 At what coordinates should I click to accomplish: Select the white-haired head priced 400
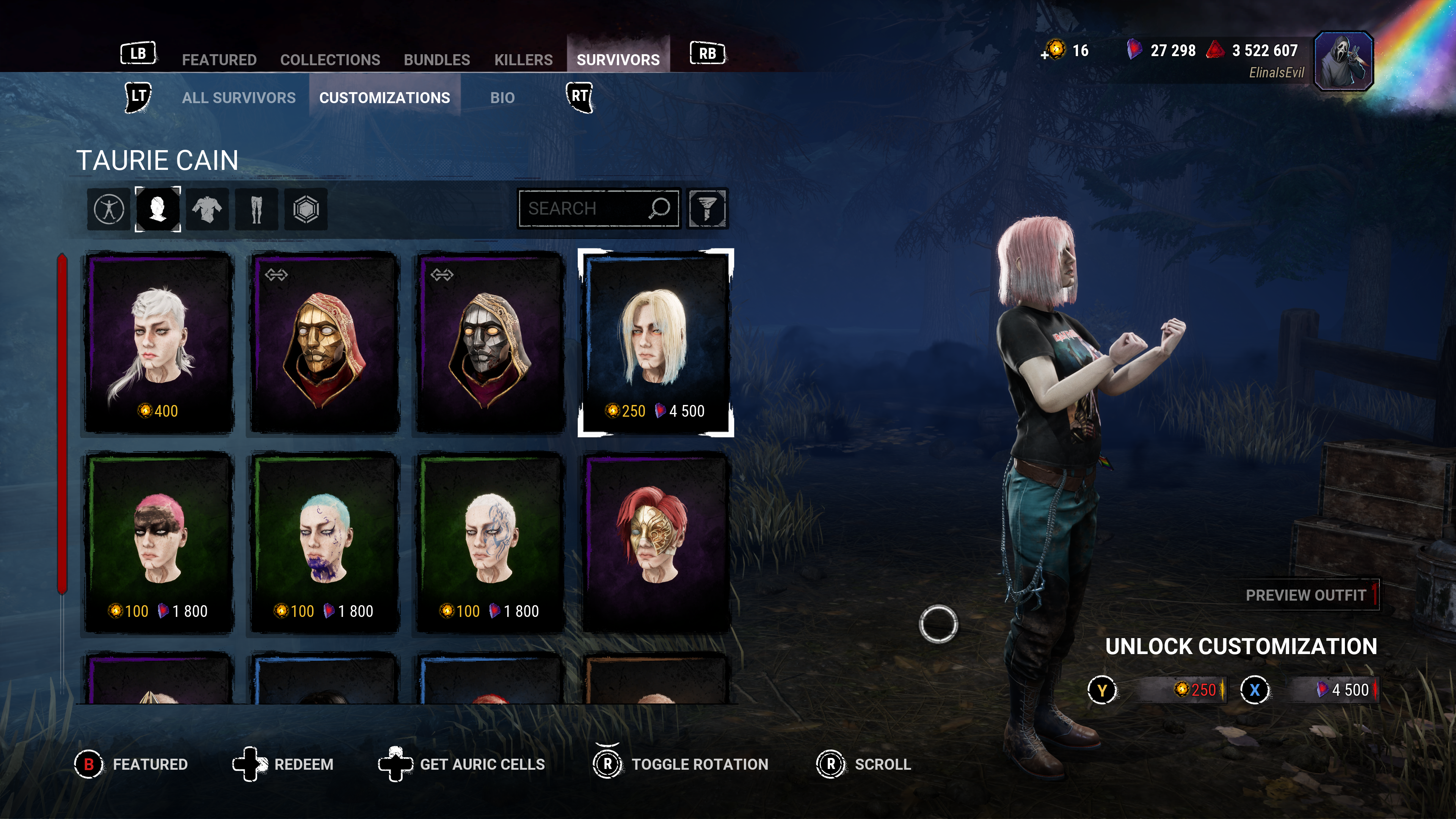pos(159,342)
